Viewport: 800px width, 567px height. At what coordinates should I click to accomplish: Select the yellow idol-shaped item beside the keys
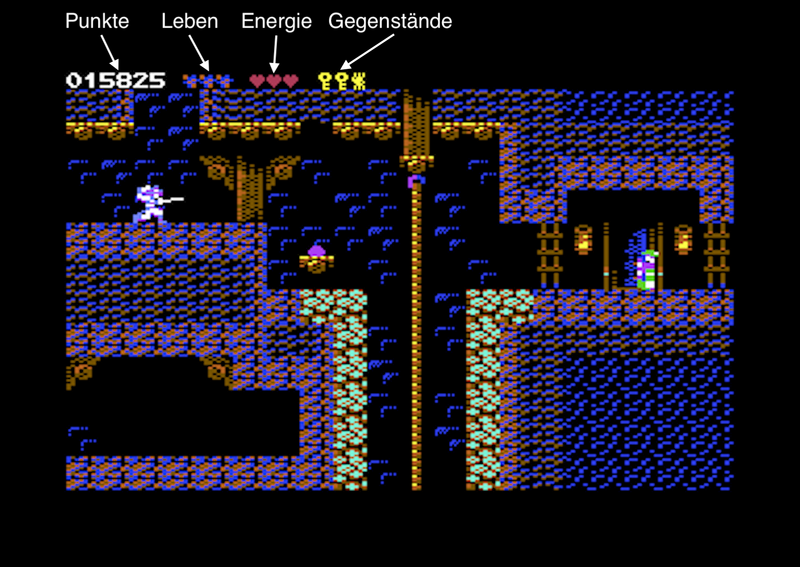pos(359,81)
